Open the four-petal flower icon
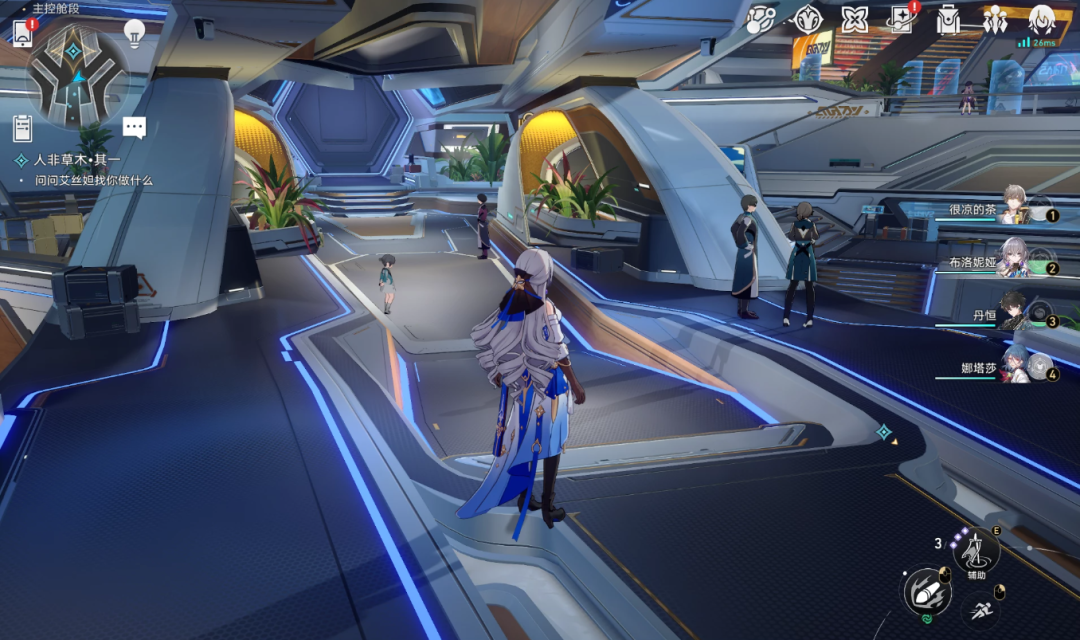1080x640 pixels. 854,19
